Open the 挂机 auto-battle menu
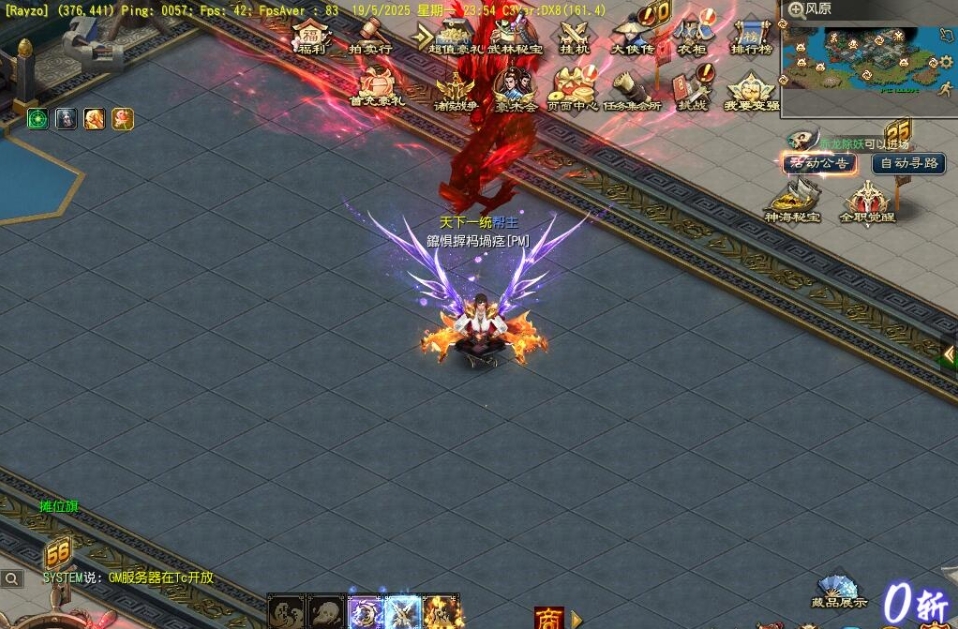Image resolution: width=958 pixels, height=629 pixels. coord(575,36)
